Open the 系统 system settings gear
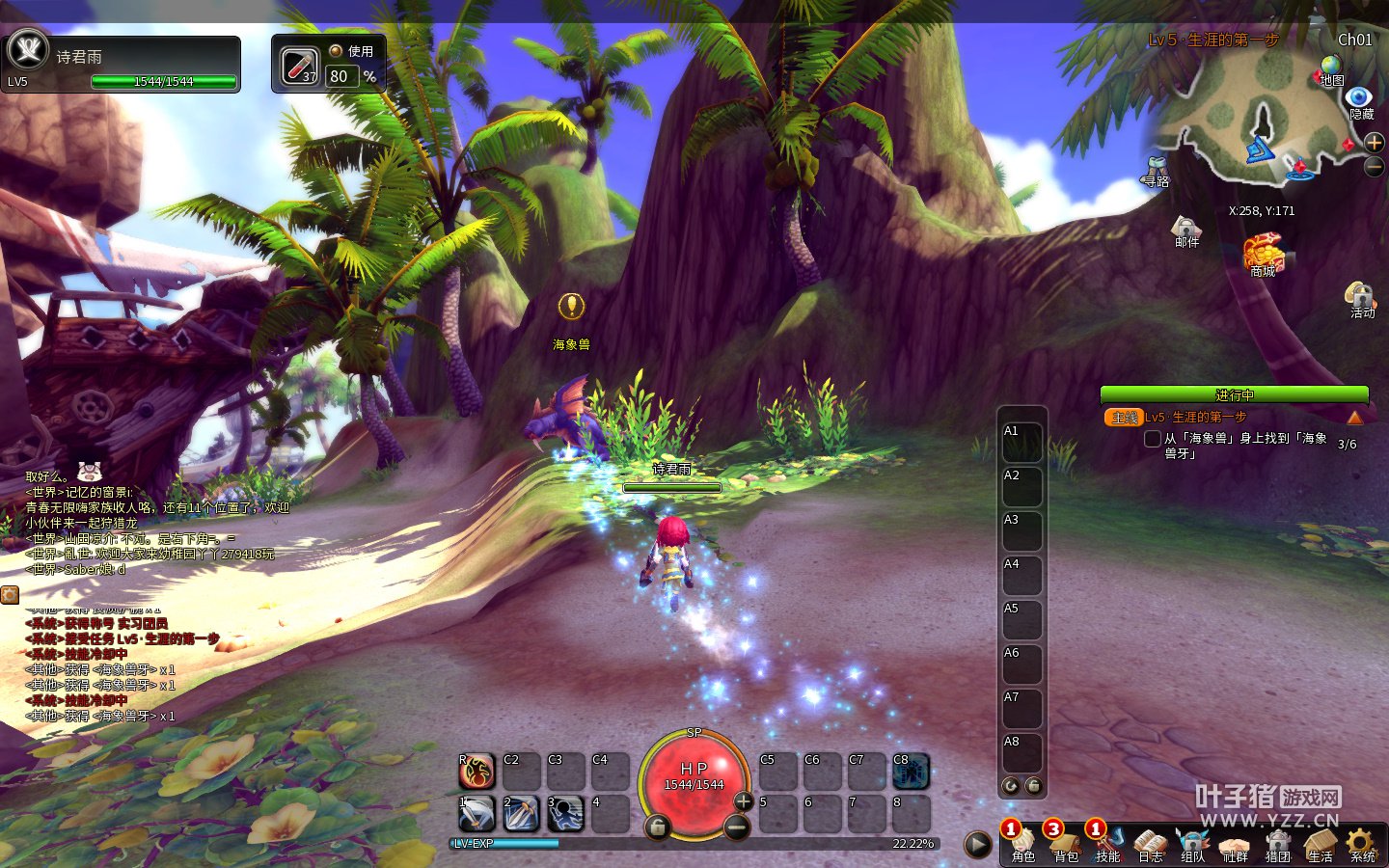The height and width of the screenshot is (868, 1389). click(1362, 843)
